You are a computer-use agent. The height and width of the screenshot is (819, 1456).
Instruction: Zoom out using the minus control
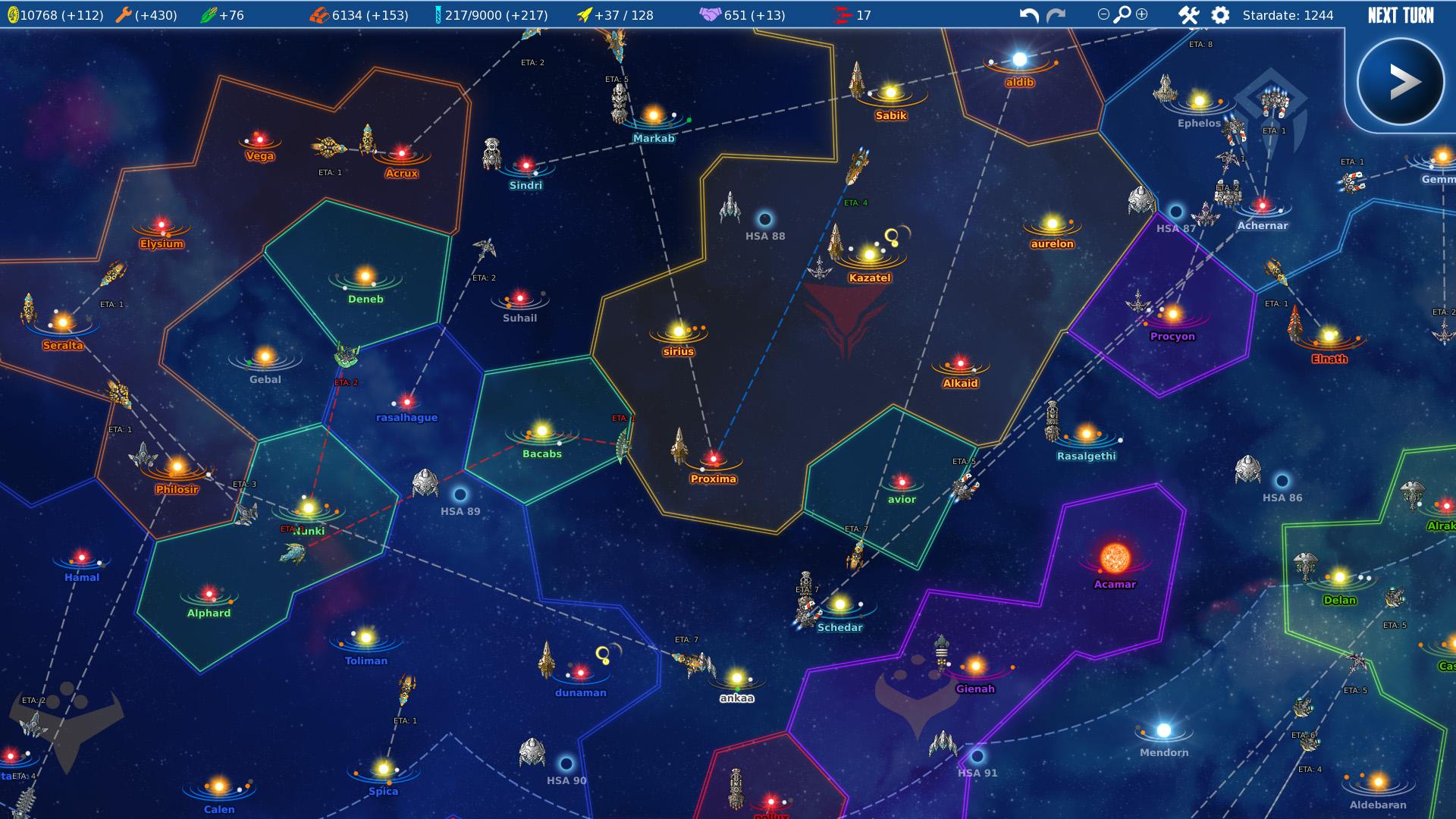(1102, 13)
